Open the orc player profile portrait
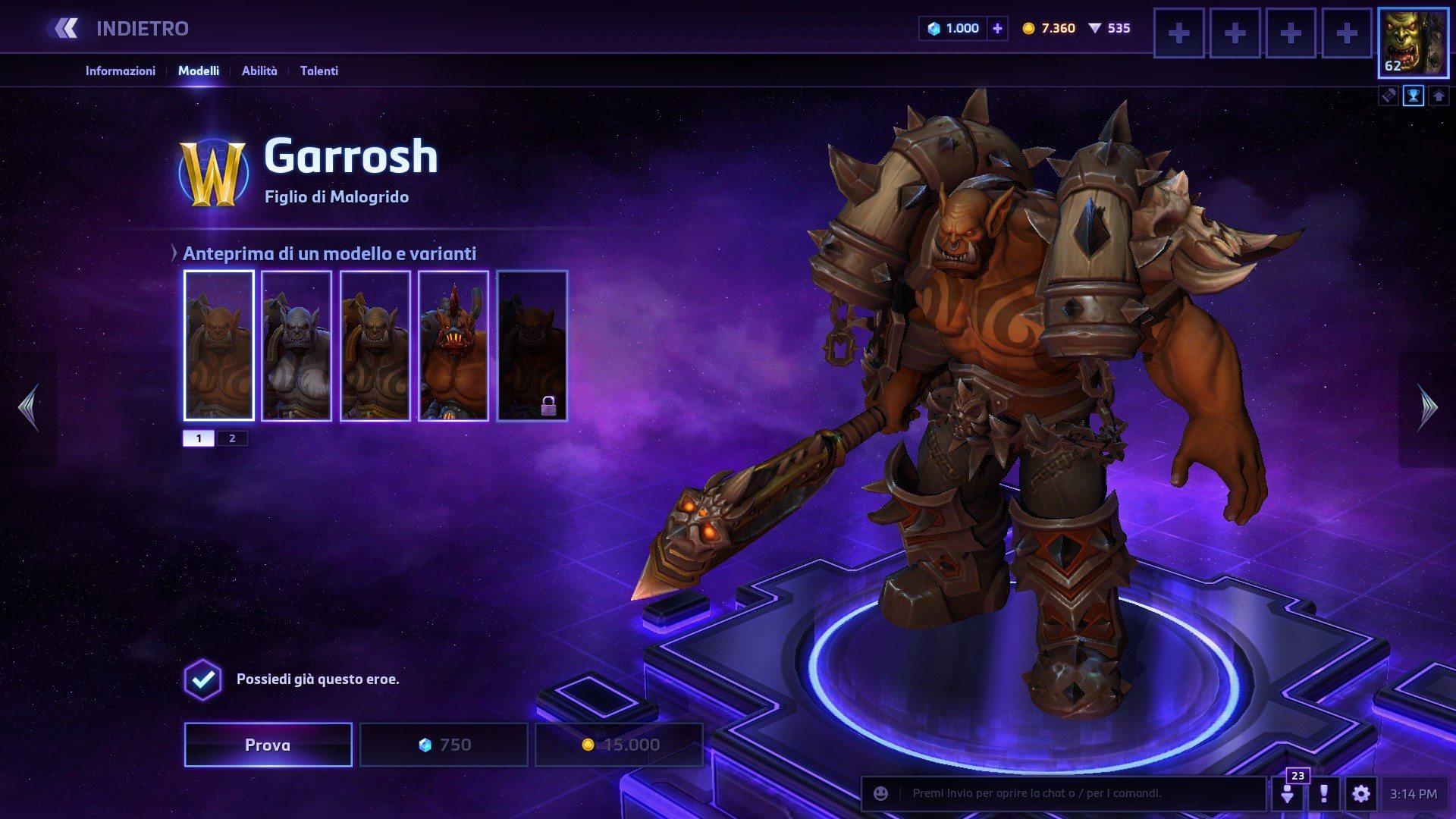The height and width of the screenshot is (819, 1456). click(x=1412, y=43)
